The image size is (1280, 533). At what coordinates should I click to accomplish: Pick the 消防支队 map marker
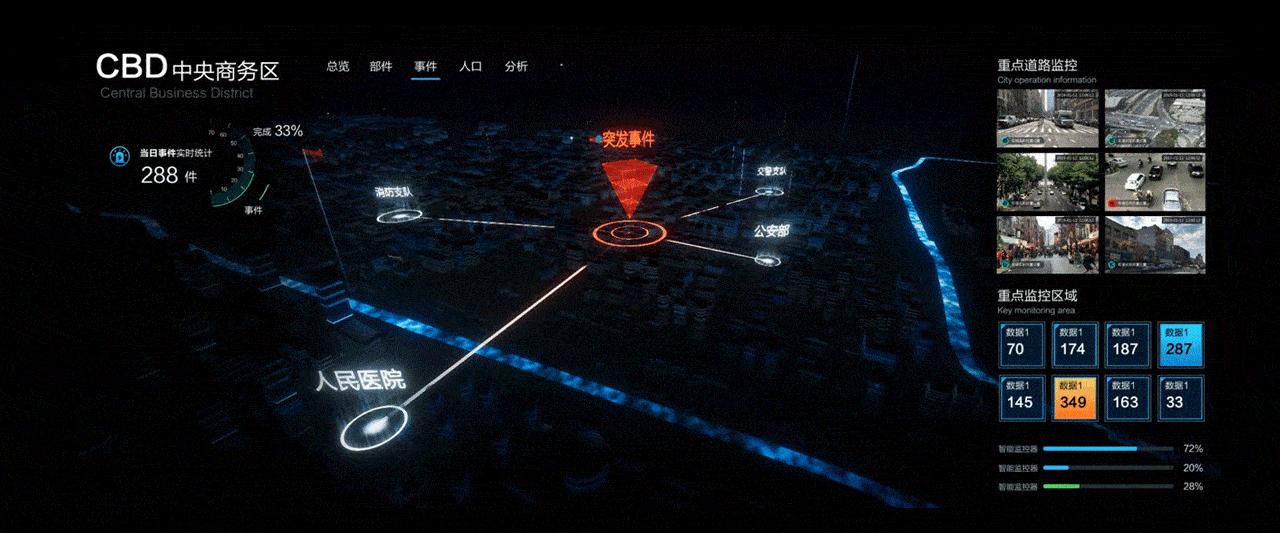399,215
